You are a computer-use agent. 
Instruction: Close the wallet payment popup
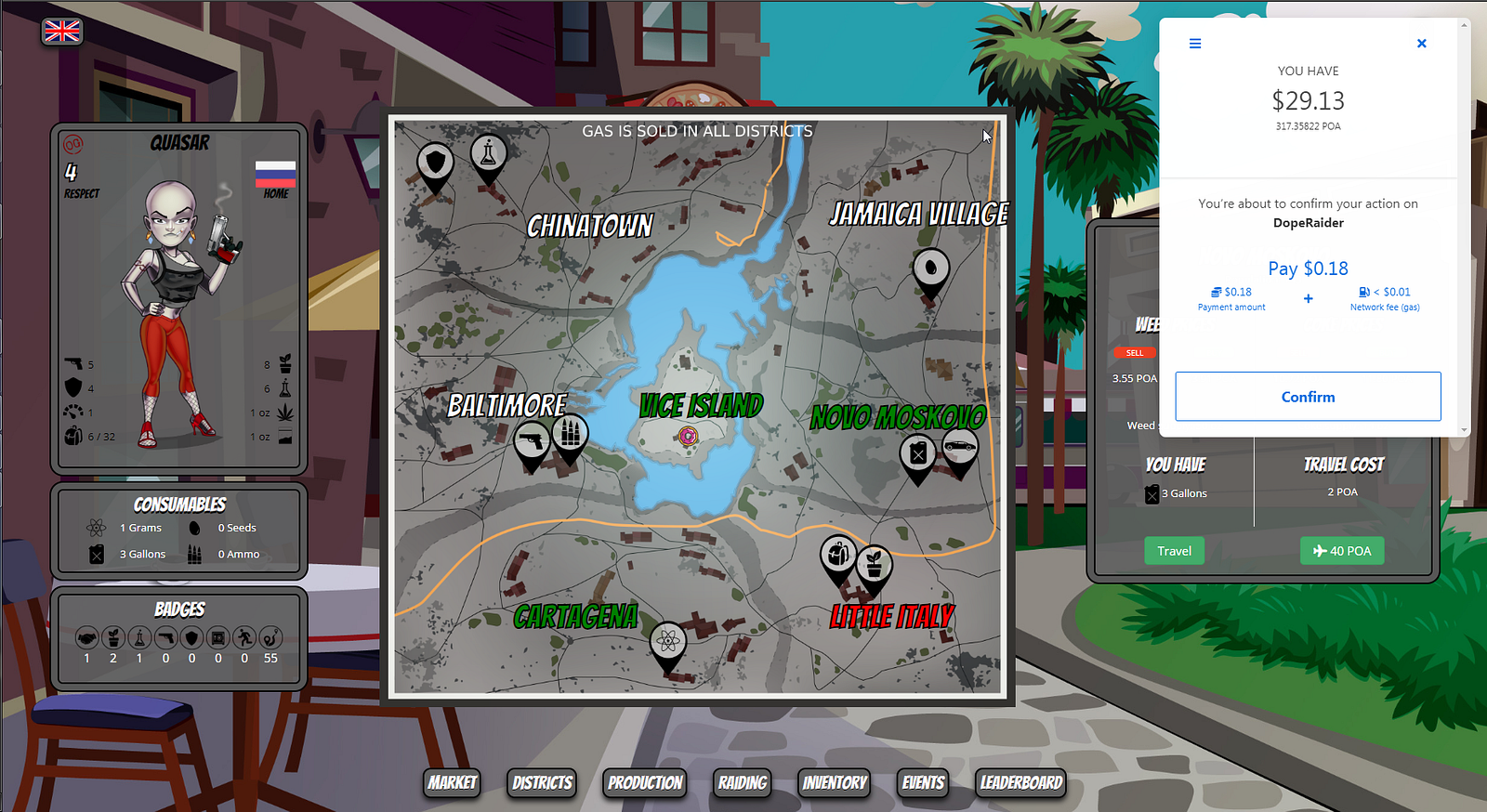point(1421,44)
